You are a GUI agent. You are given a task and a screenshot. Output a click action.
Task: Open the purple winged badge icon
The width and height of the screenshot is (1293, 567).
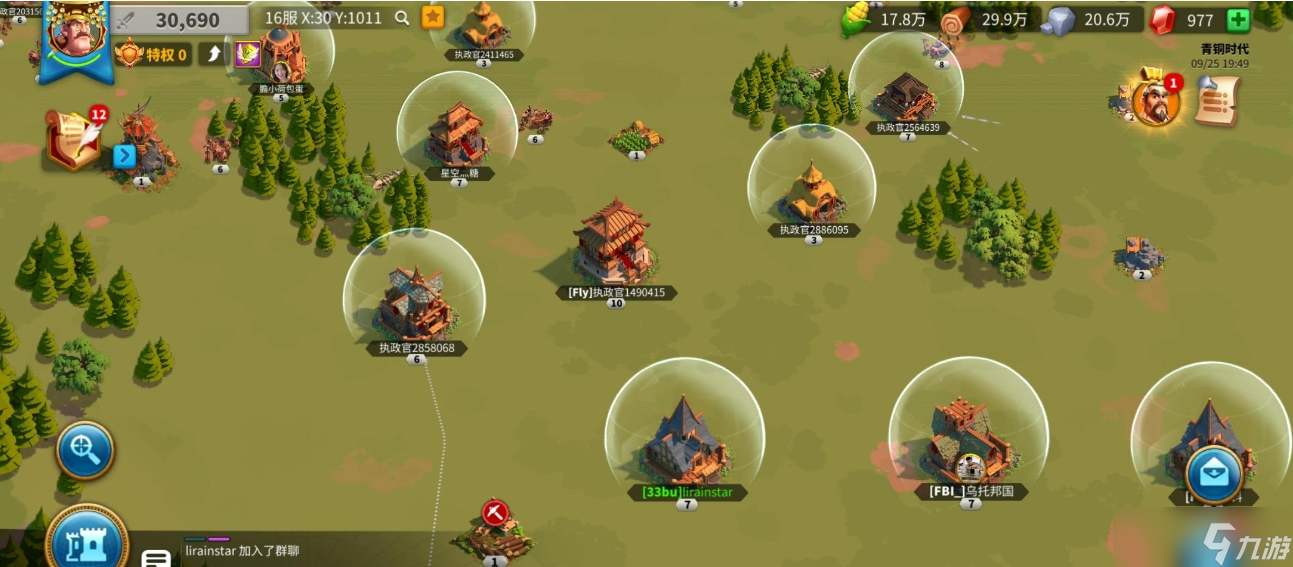247,54
